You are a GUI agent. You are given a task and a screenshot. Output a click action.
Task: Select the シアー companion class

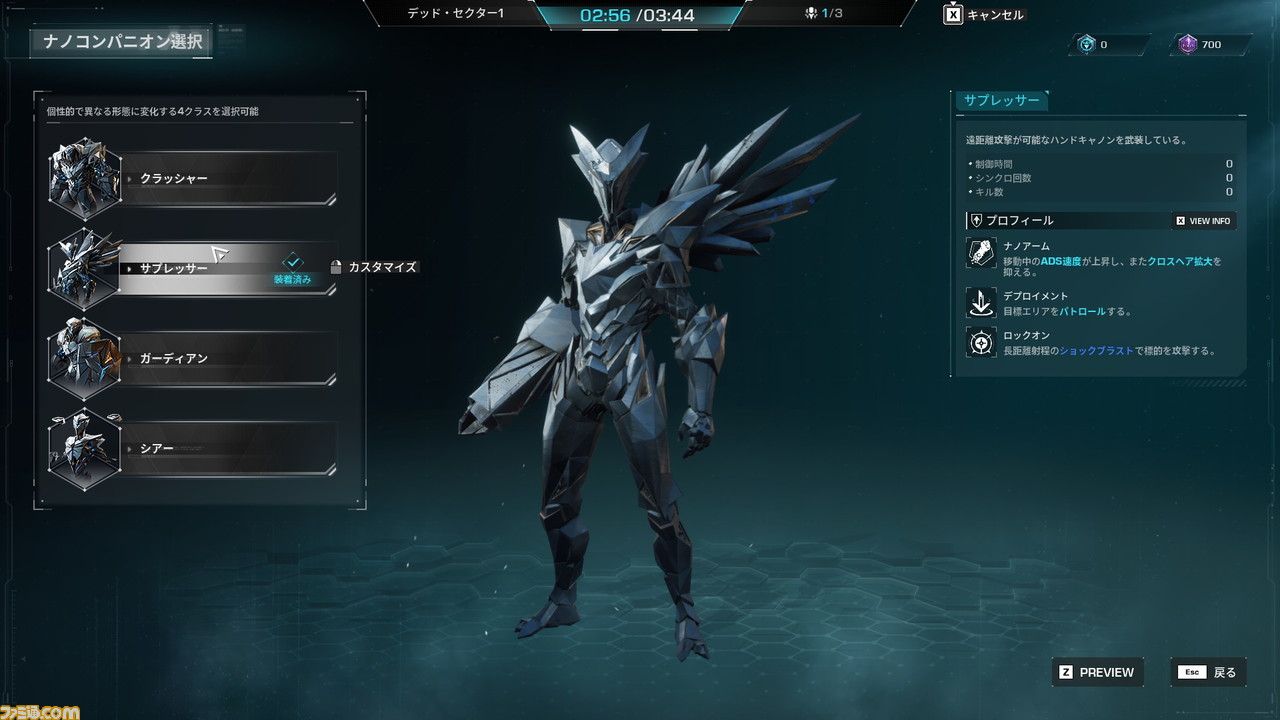pyautogui.click(x=230, y=449)
